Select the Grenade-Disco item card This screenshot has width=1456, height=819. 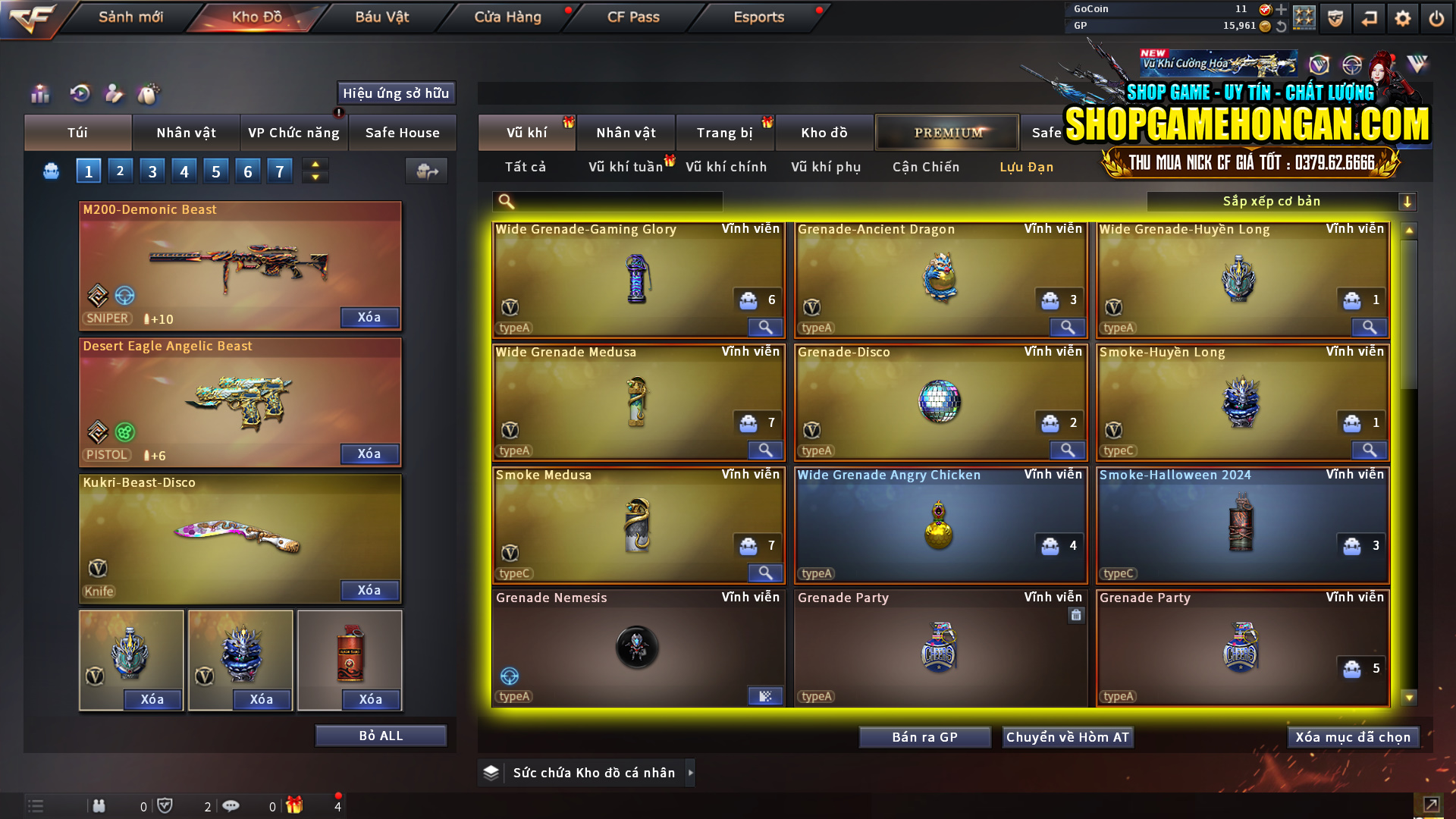(940, 402)
